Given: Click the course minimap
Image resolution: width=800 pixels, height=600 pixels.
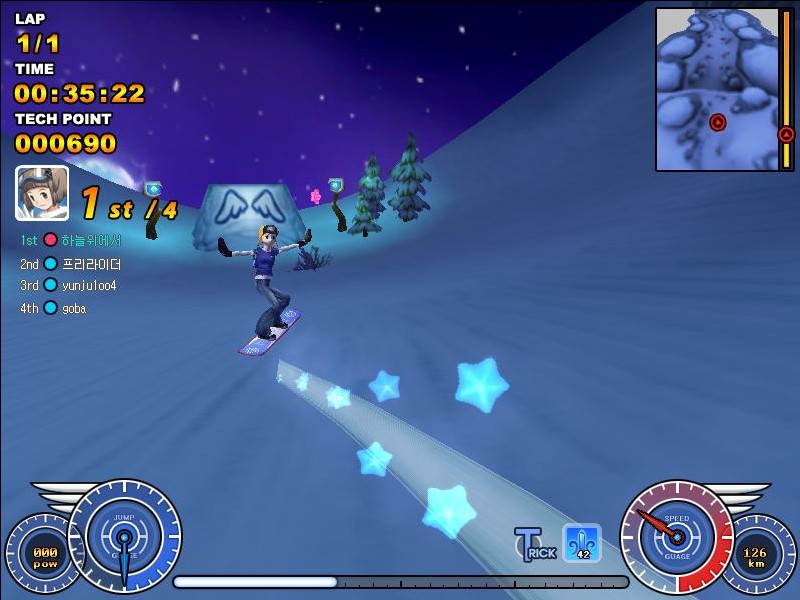Looking at the screenshot, I should pyautogui.click(x=716, y=88).
